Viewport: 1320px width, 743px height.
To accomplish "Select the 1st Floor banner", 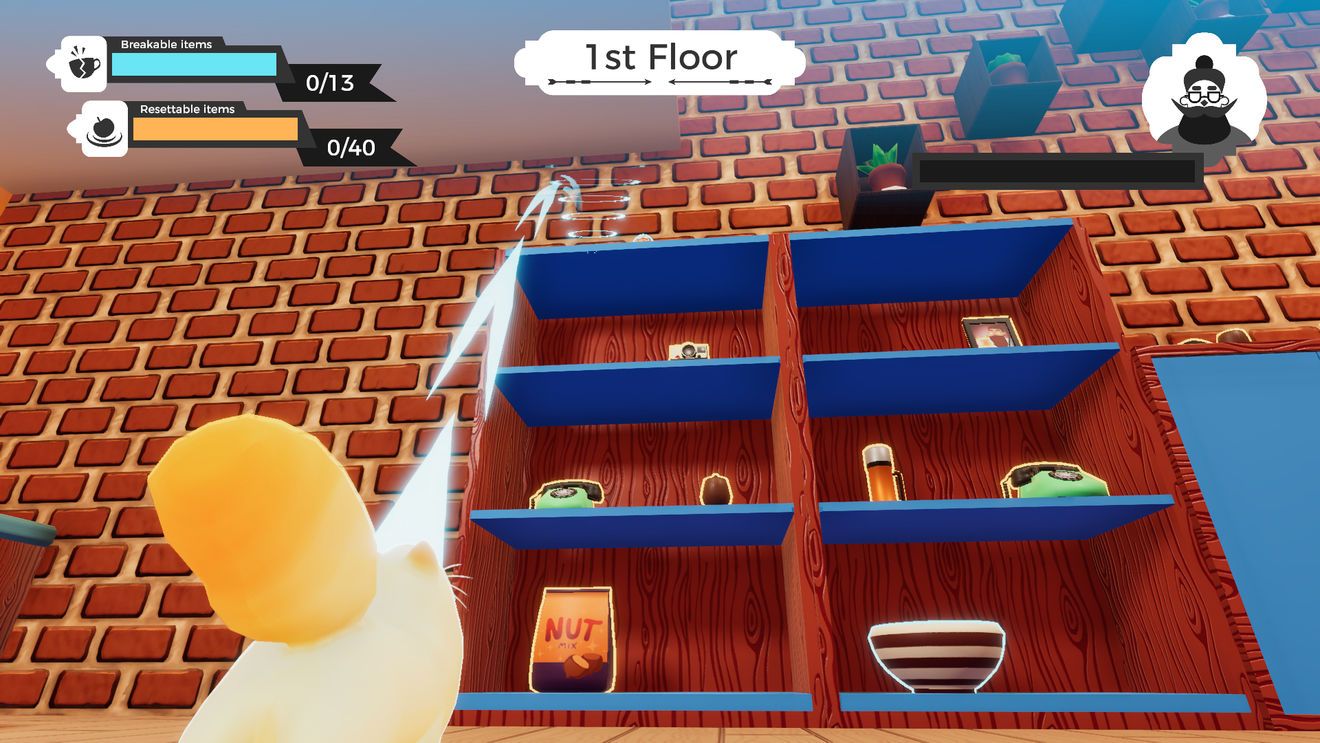I will tap(660, 60).
